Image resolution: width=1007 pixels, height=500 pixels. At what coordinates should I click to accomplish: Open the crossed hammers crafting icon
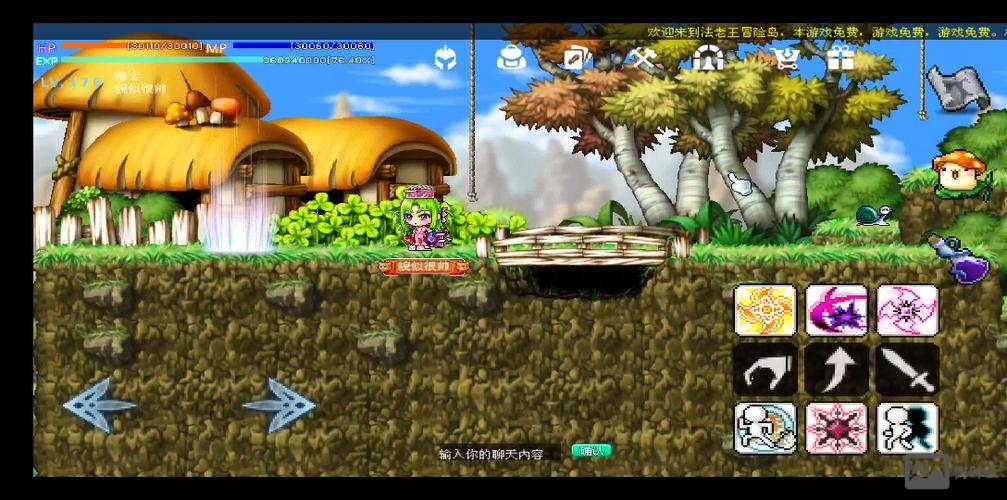643,59
